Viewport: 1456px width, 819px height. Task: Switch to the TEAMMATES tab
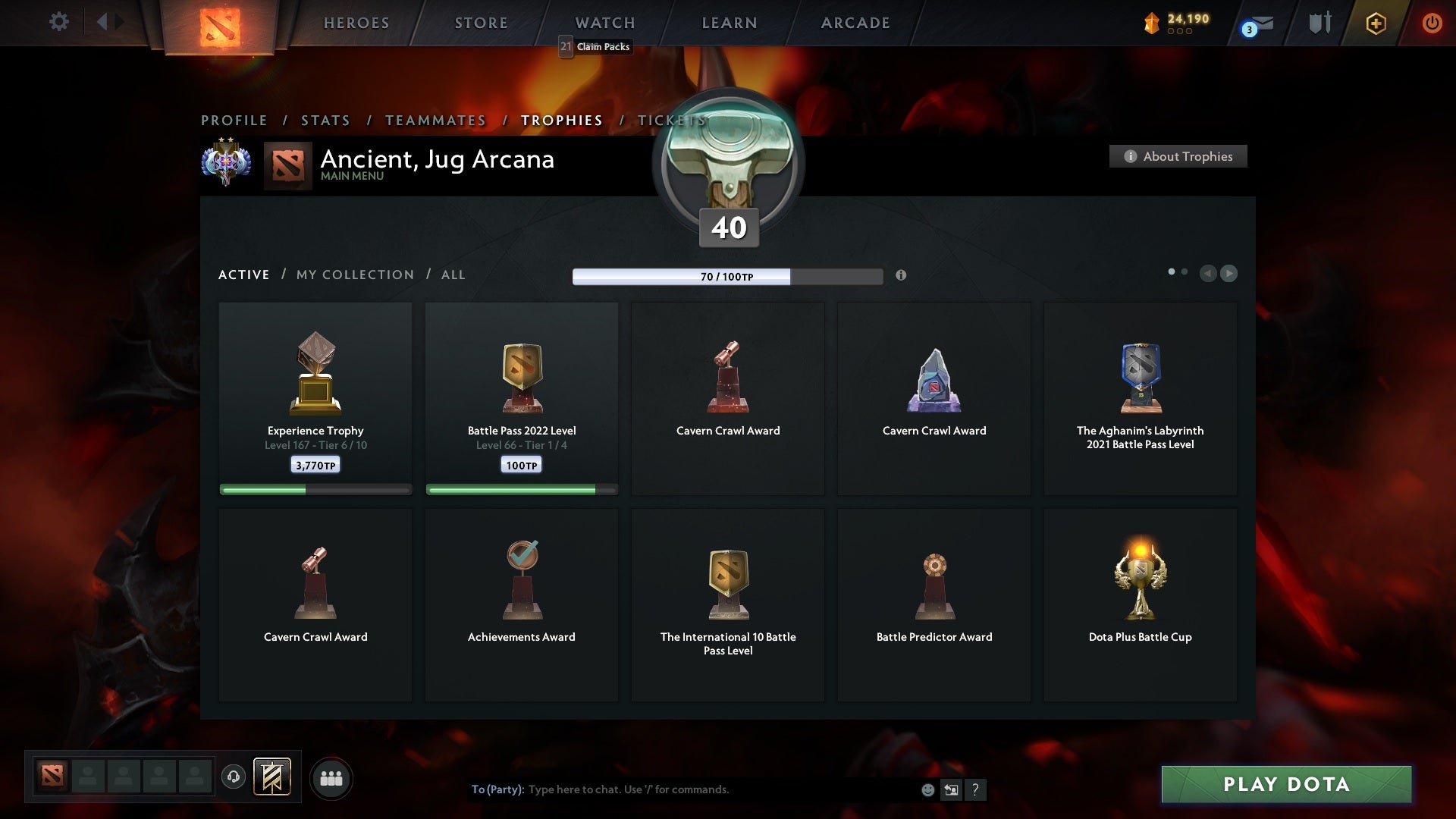[435, 120]
